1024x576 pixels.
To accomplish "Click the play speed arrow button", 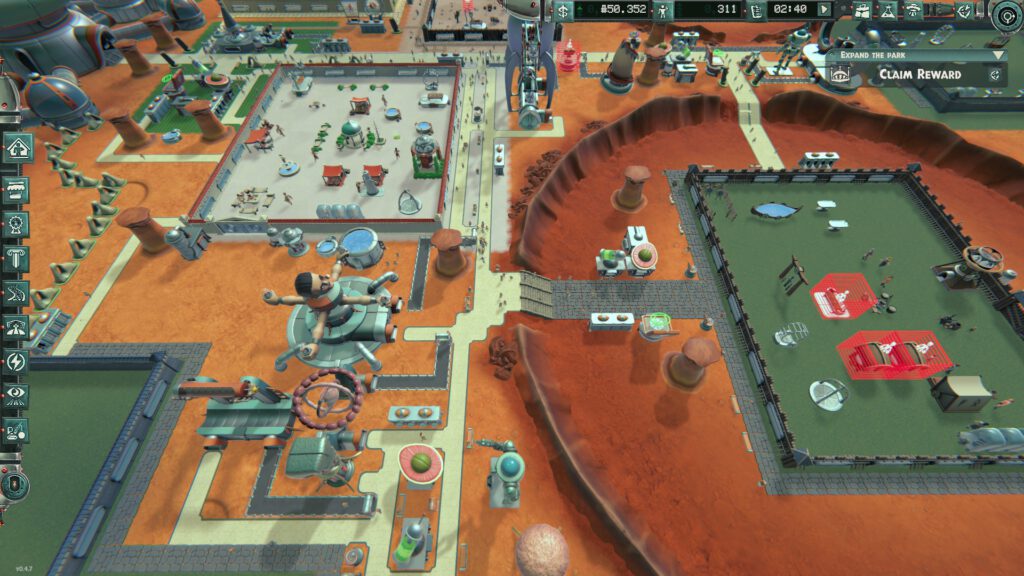I will pos(824,10).
